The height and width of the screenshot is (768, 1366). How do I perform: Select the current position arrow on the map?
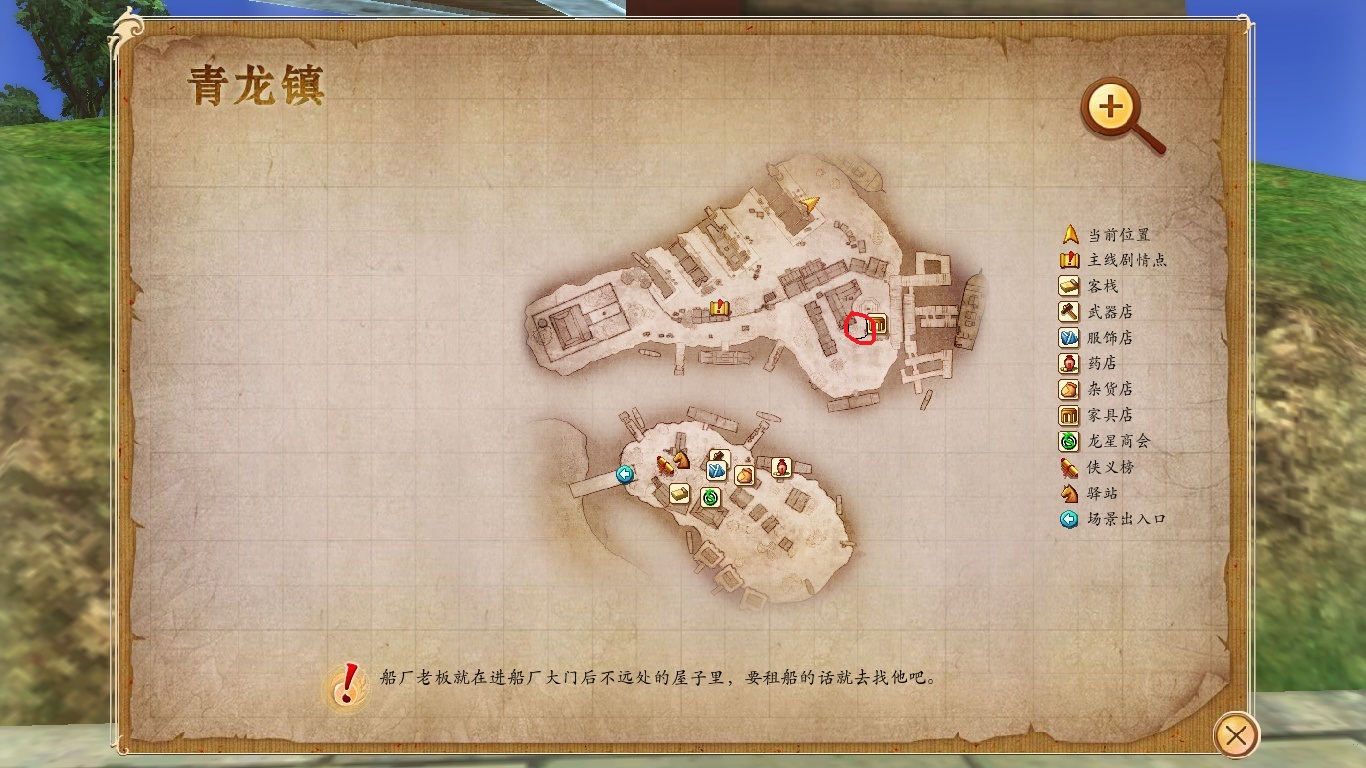[810, 204]
